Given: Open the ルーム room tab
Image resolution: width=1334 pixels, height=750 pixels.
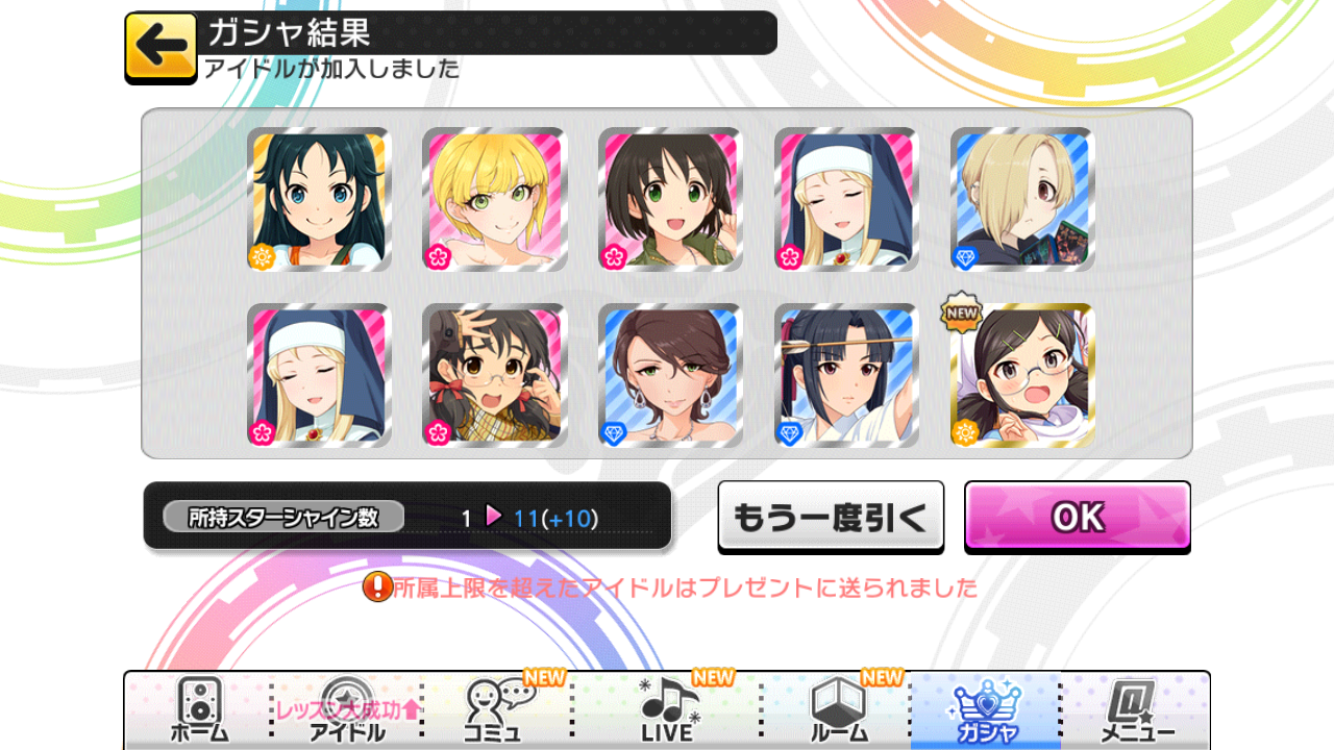Looking at the screenshot, I should tap(837, 711).
